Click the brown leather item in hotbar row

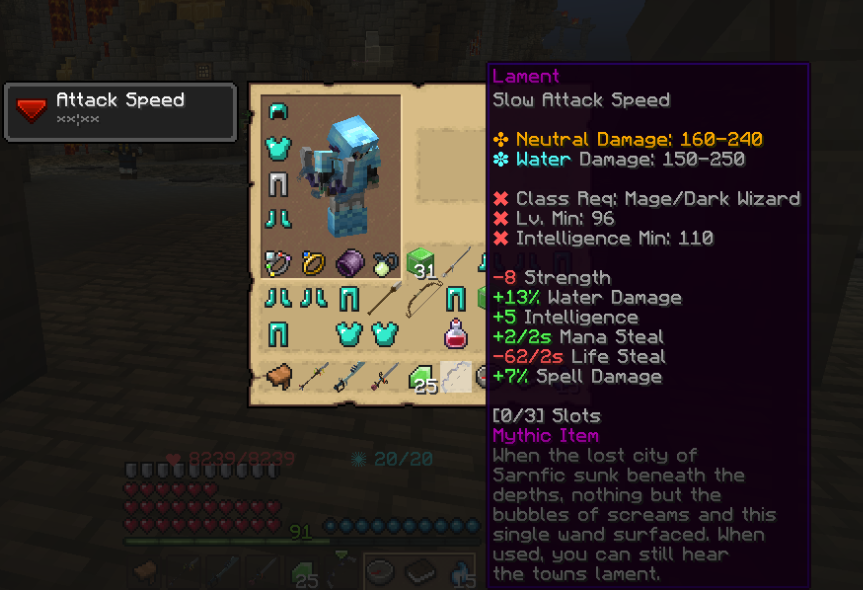[277, 377]
